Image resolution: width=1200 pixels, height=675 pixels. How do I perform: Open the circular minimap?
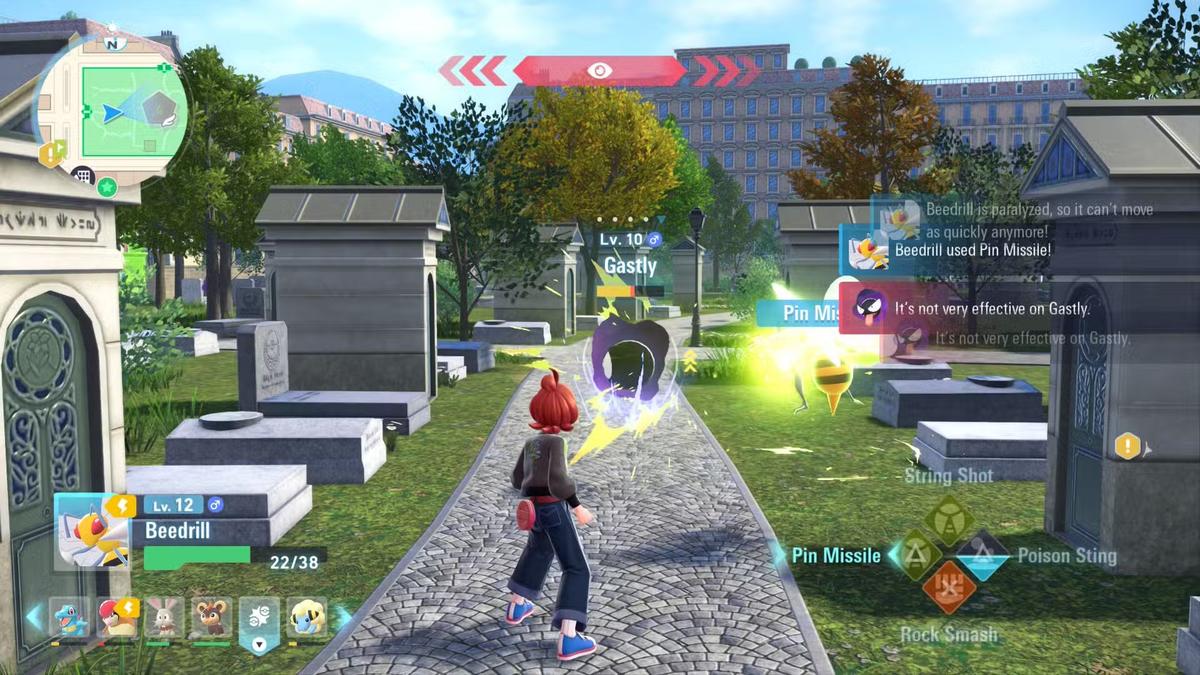[x=112, y=110]
